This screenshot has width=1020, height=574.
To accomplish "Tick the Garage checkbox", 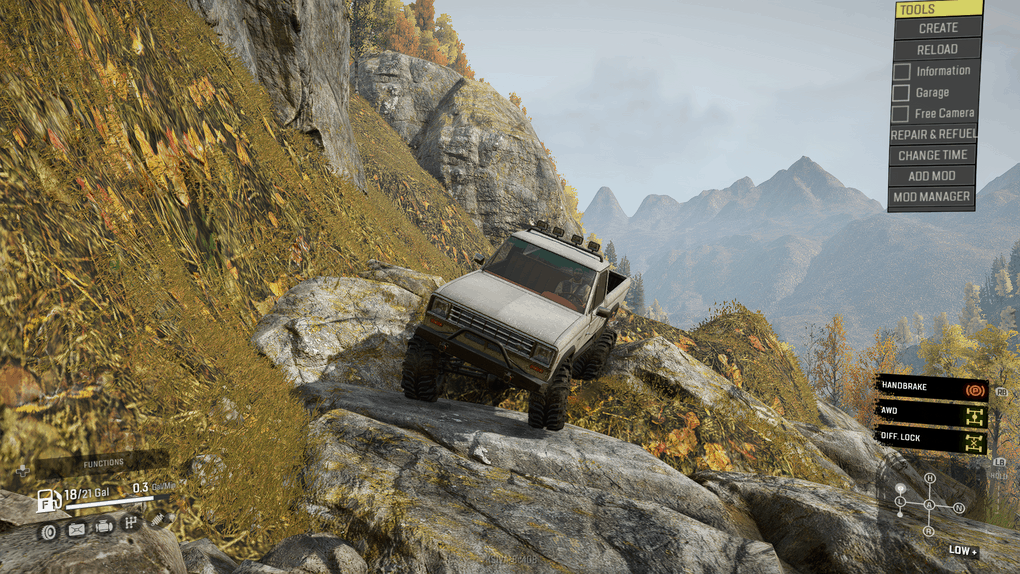I will [x=901, y=92].
